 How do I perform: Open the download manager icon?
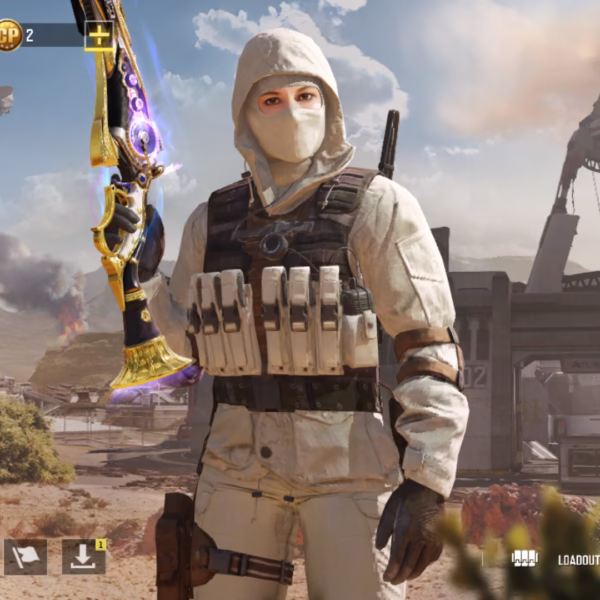pos(83,557)
